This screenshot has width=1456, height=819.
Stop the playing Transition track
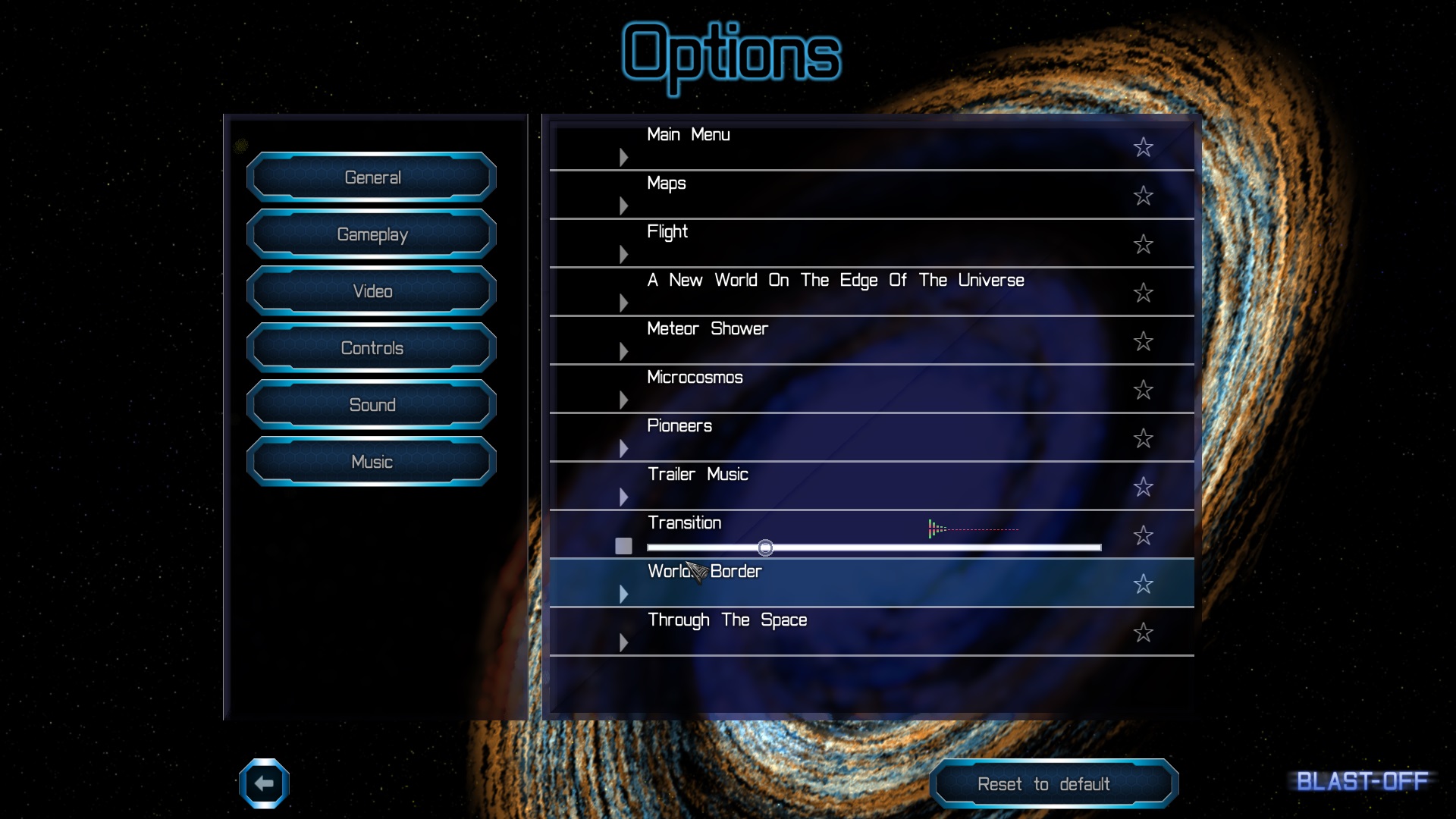(623, 546)
